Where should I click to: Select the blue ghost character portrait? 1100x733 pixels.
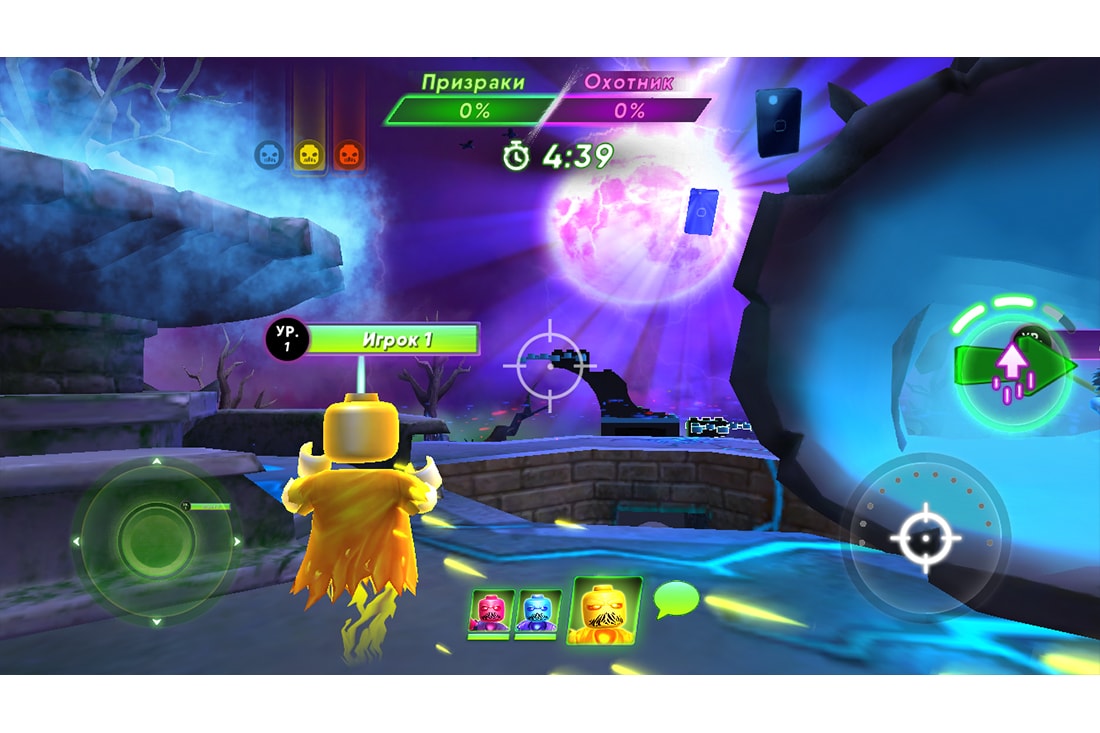click(x=538, y=613)
